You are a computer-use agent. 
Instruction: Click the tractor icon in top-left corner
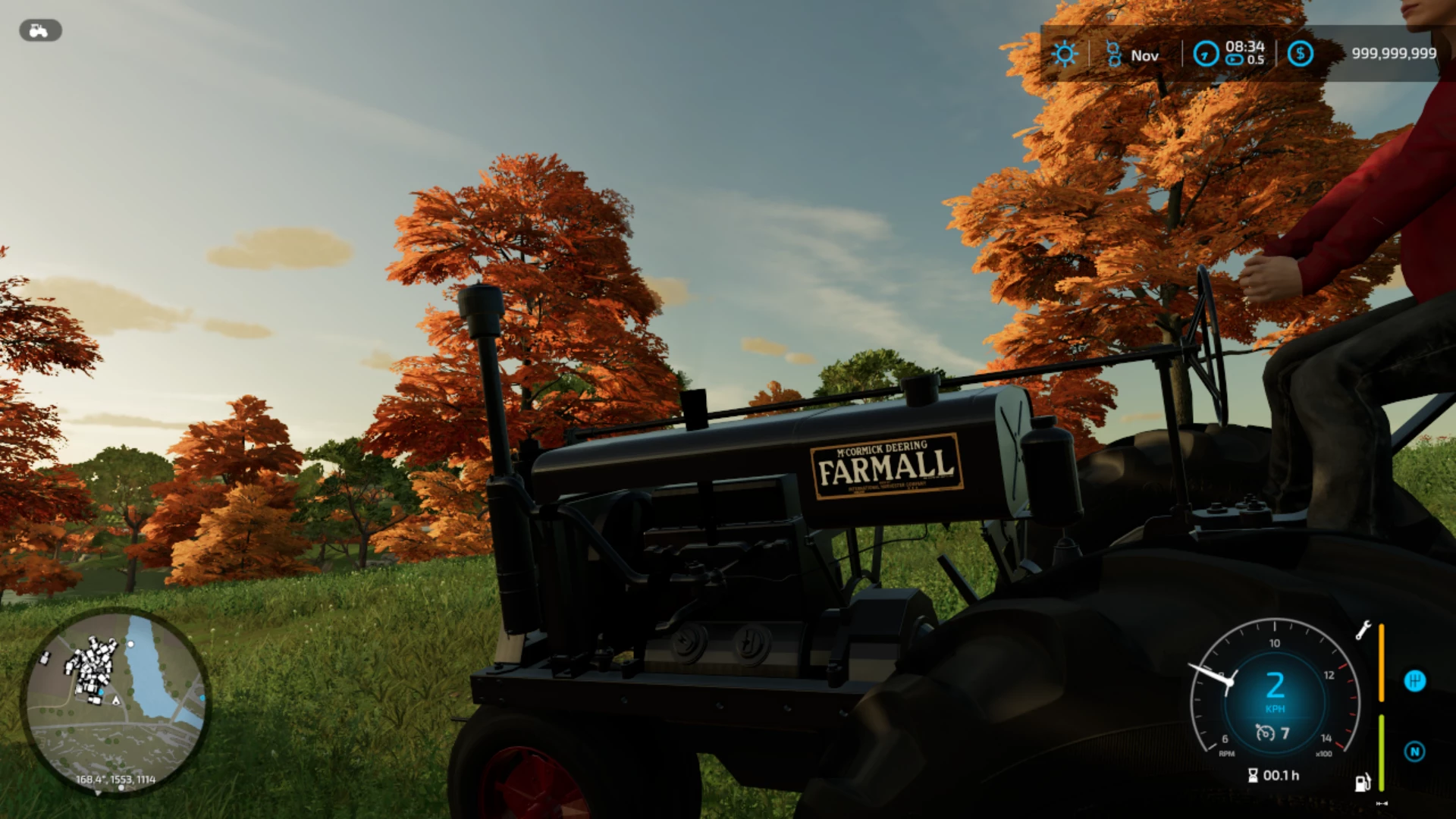pos(39,30)
